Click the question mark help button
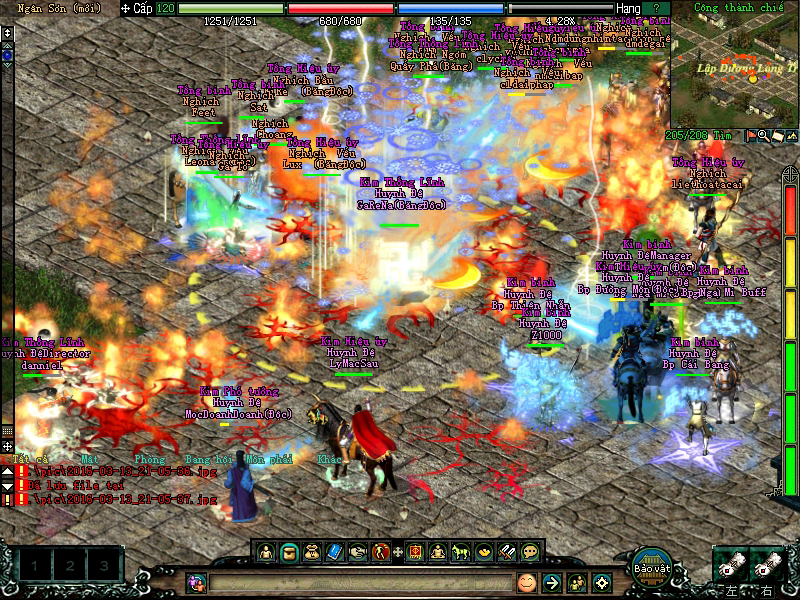 (x=656, y=8)
